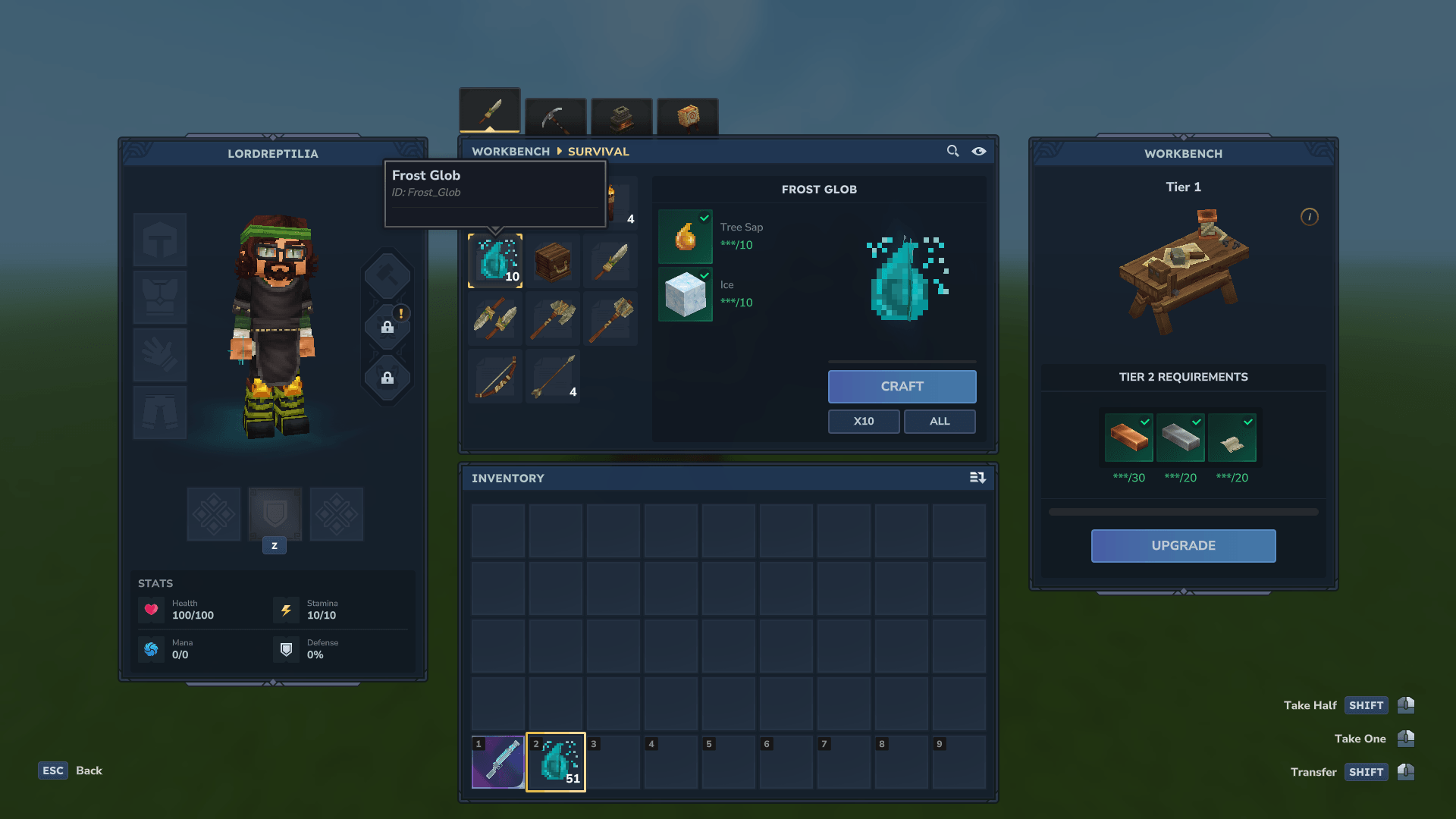Pick the arrow recipe
This screenshot has width=1456, height=819.
[x=553, y=376]
